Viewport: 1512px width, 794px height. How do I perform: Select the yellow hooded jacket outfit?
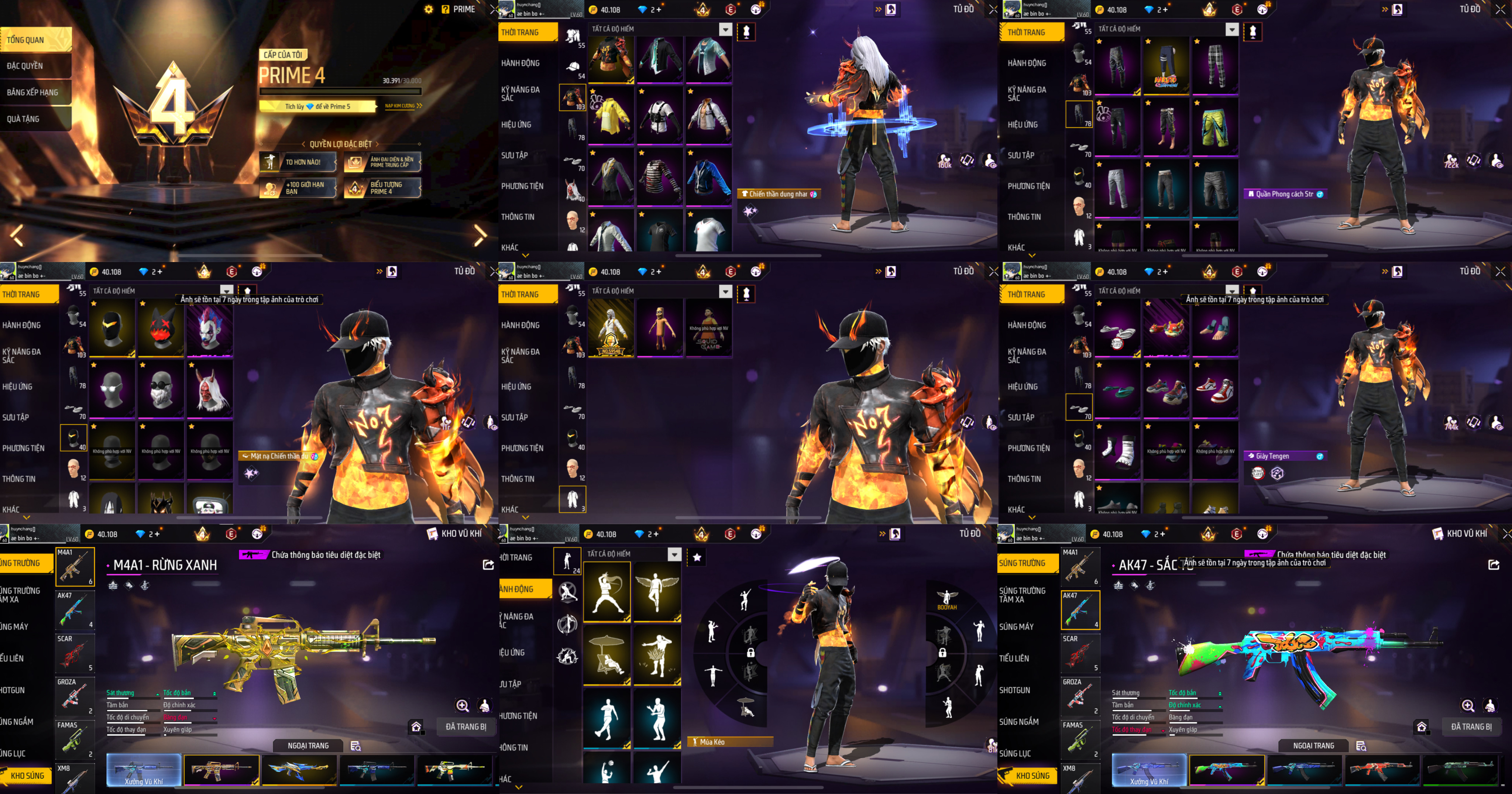coord(611,115)
